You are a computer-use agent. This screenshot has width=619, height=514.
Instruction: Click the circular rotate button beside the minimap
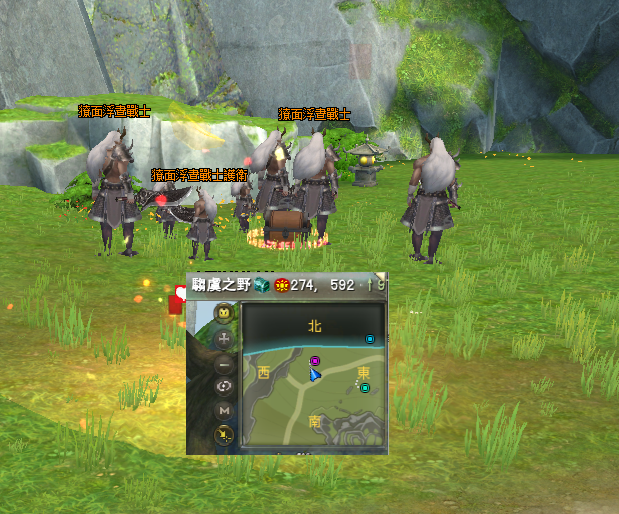click(224, 386)
